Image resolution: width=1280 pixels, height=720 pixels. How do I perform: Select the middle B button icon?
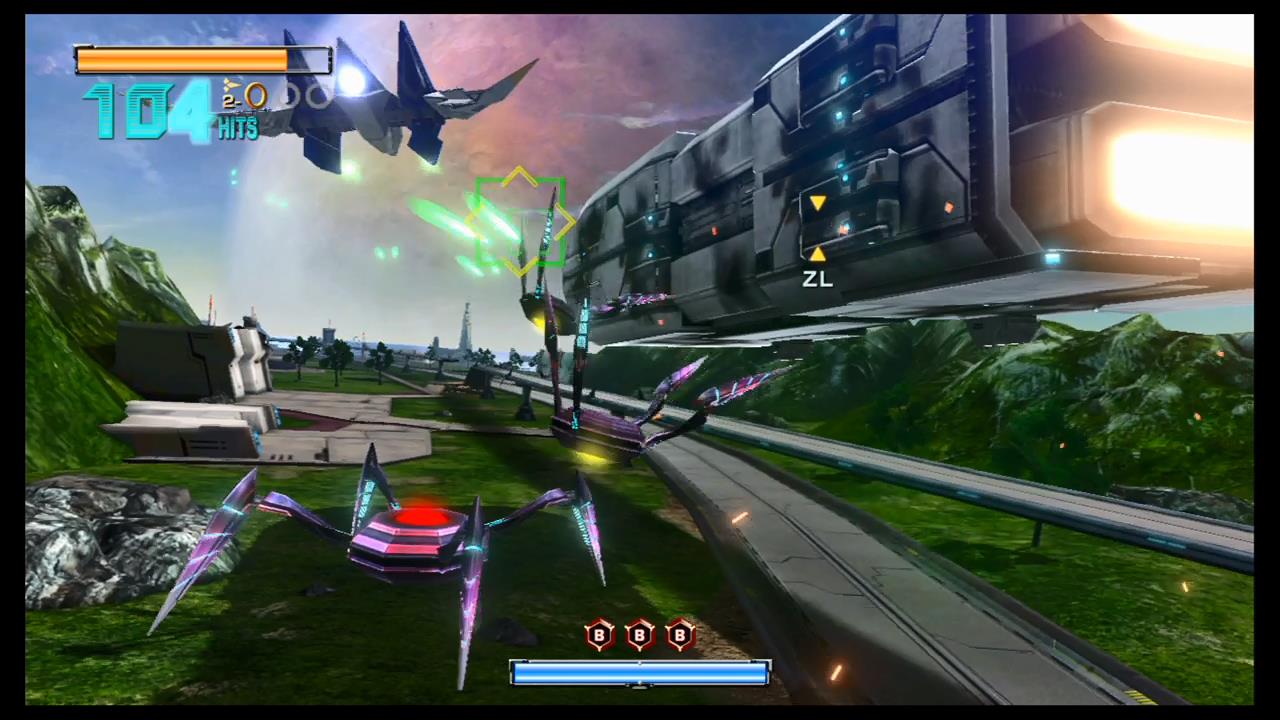point(638,636)
